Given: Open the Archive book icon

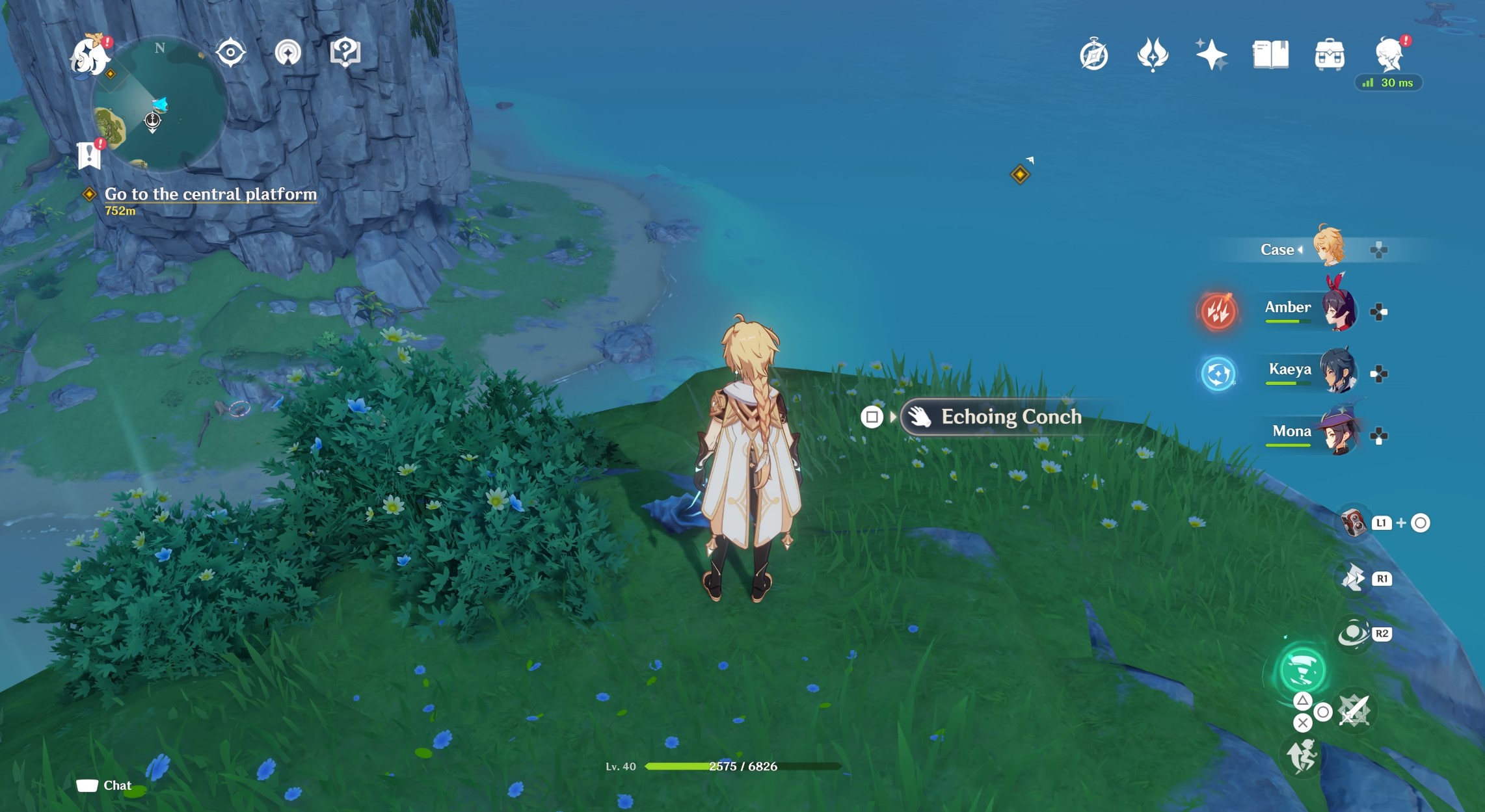Looking at the screenshot, I should (1271, 55).
